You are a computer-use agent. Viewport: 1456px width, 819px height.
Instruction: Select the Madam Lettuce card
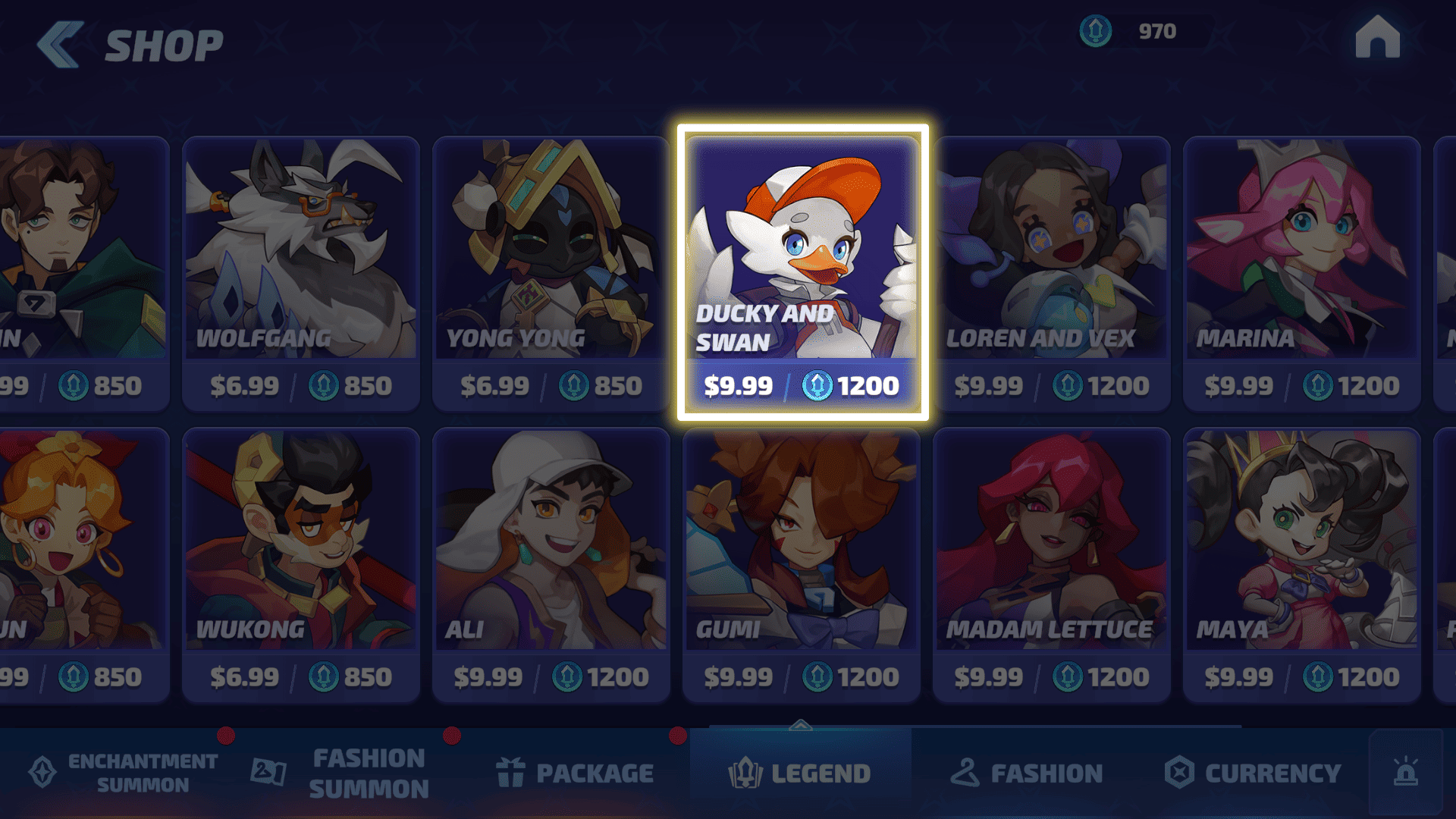1052,564
